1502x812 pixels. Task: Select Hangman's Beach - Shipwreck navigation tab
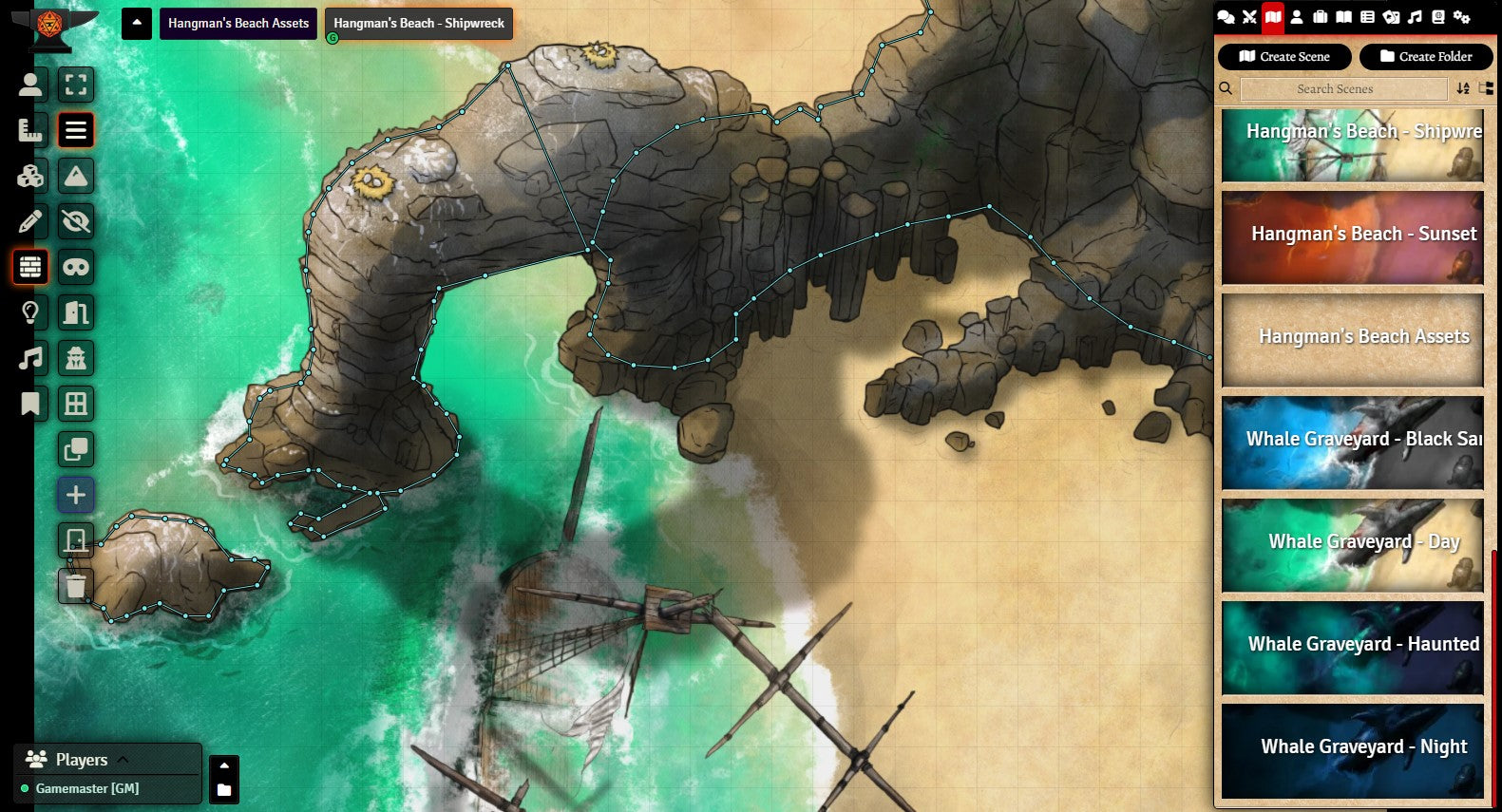[419, 23]
